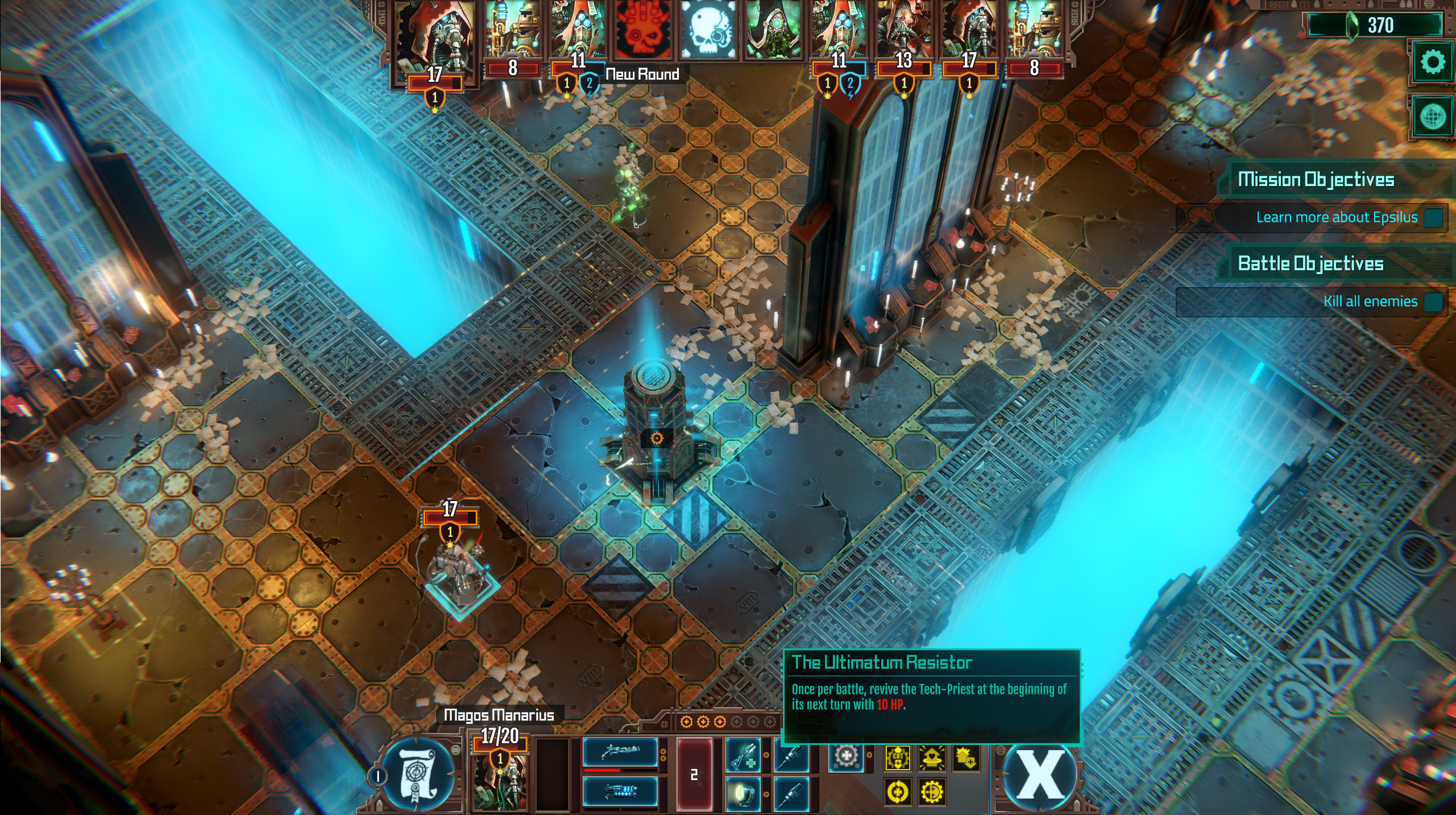Open the scroll canticle button
This screenshot has height=815, width=1456.
(417, 775)
